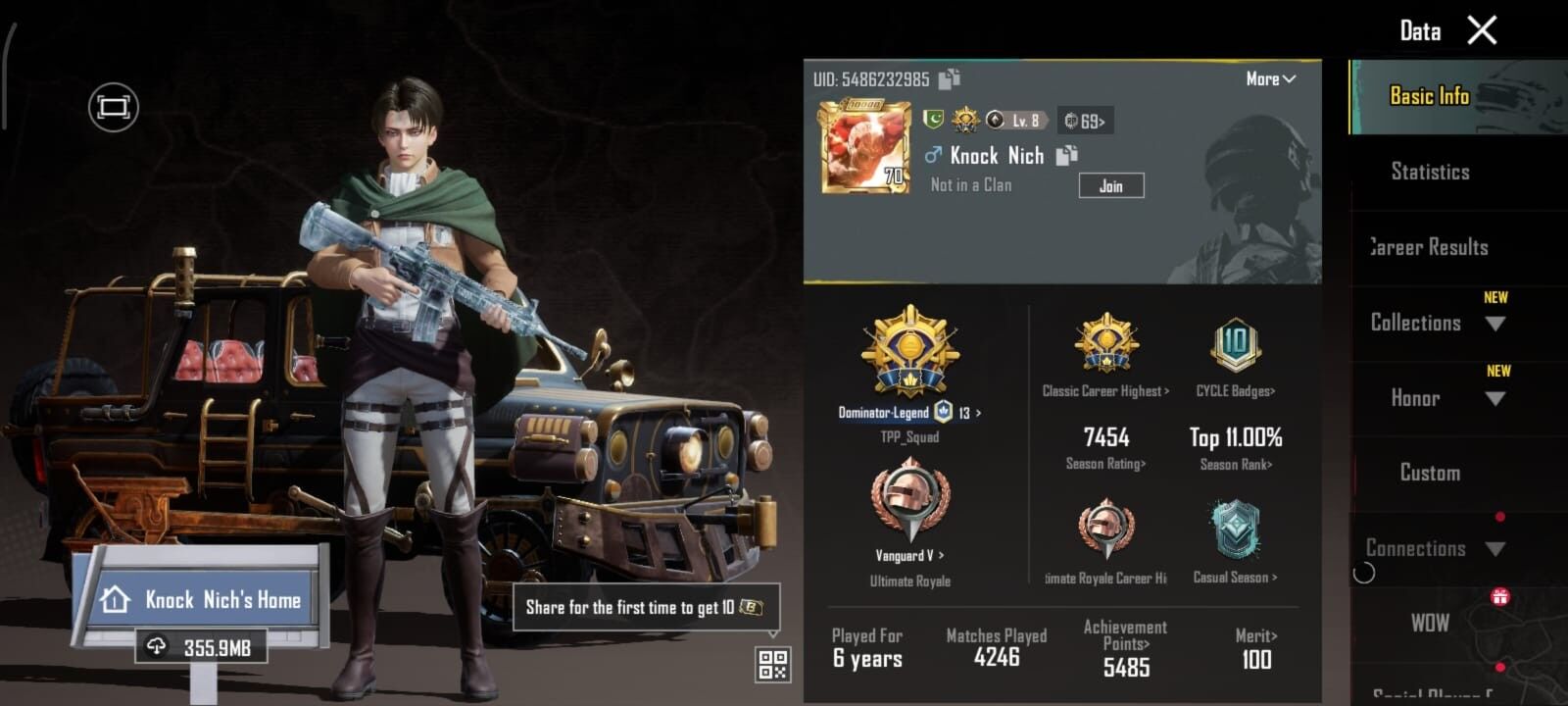The image size is (1568, 706).
Task: Copy the player UID
Action: 950,79
